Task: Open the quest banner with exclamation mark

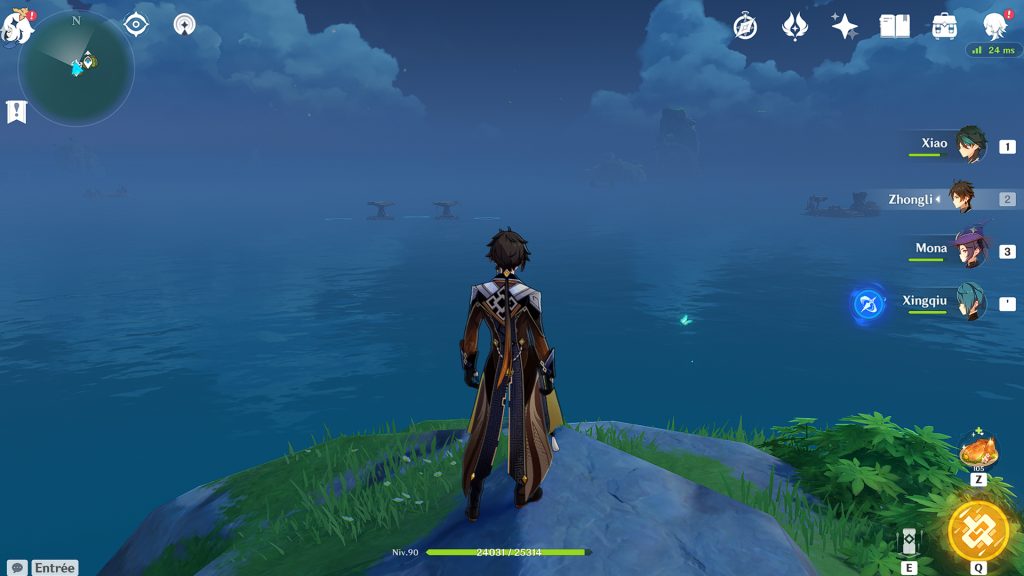Action: point(16,111)
